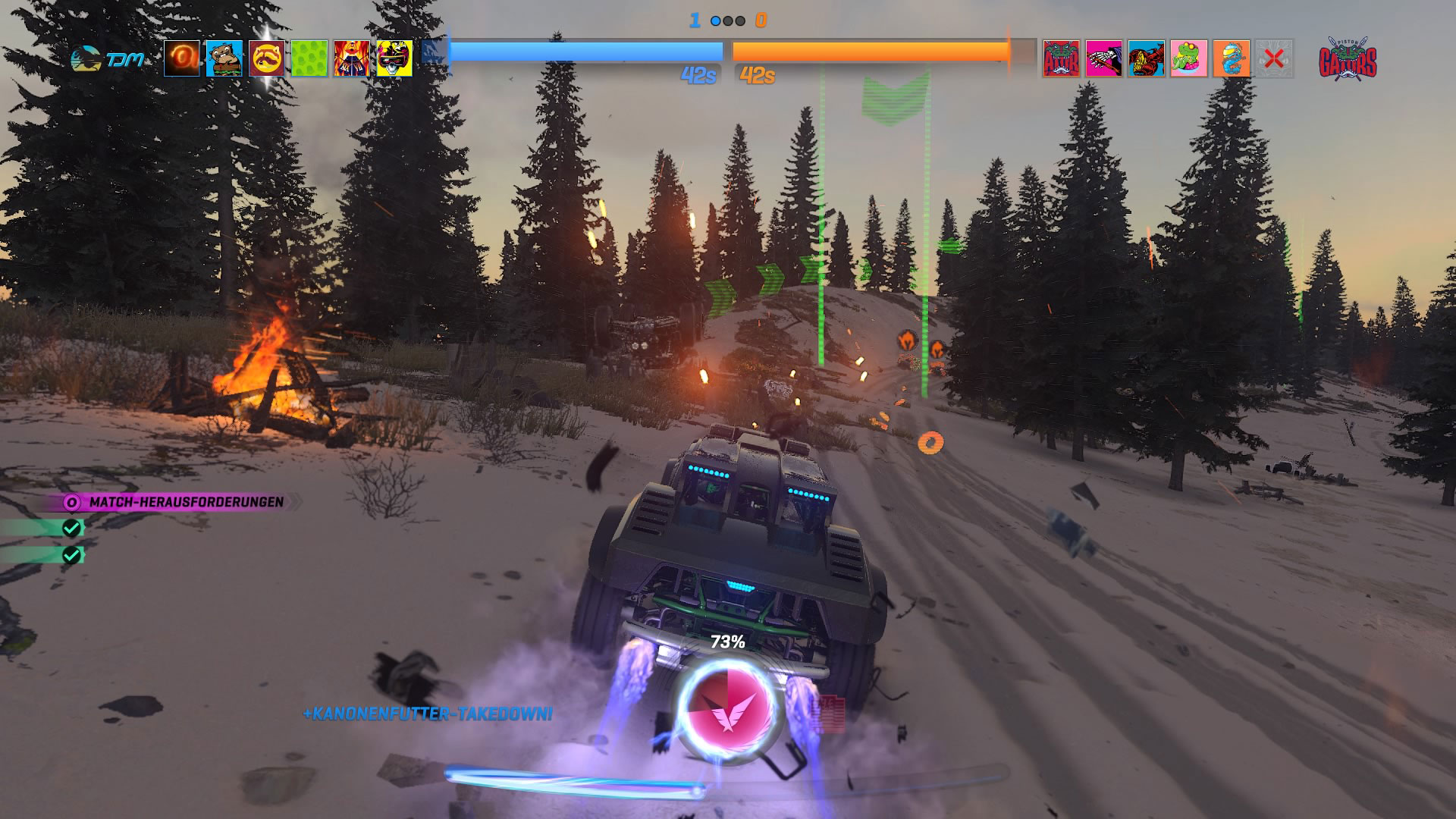Choose the skeleton hand enemy avatar
This screenshot has width=1456, height=819.
pos(1103,58)
